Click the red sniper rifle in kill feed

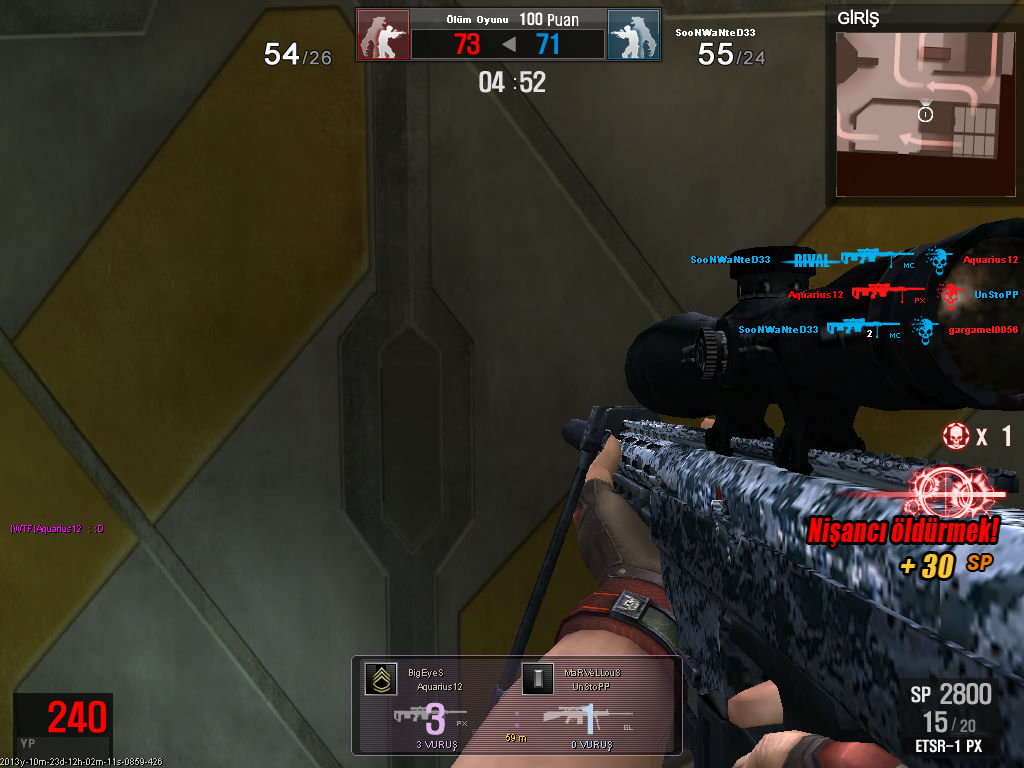[x=883, y=293]
